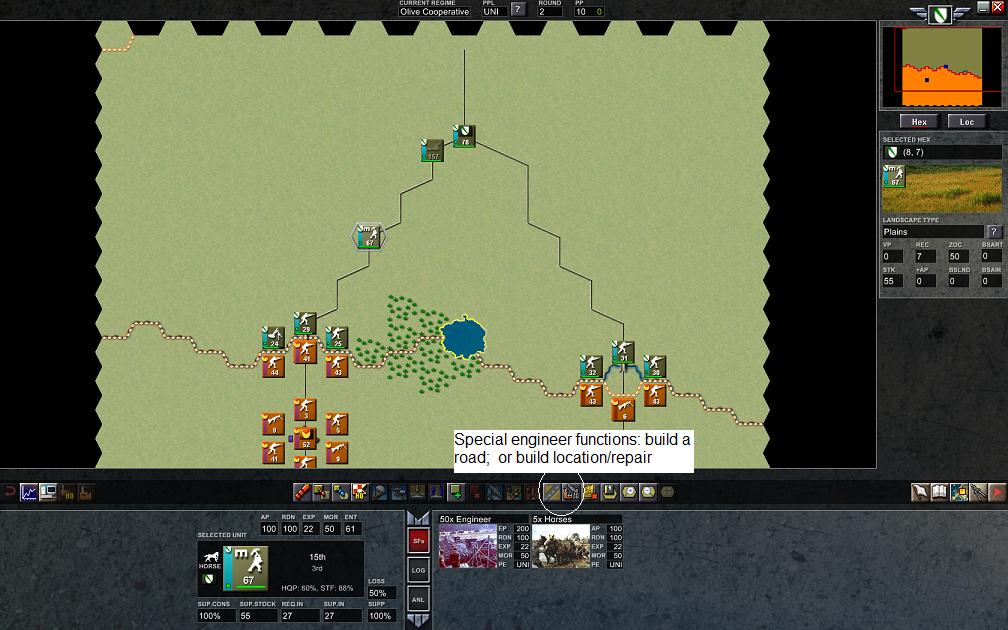This screenshot has height=630, width=1008.
Task: Open the build location/repair engineer function
Action: (x=571, y=492)
